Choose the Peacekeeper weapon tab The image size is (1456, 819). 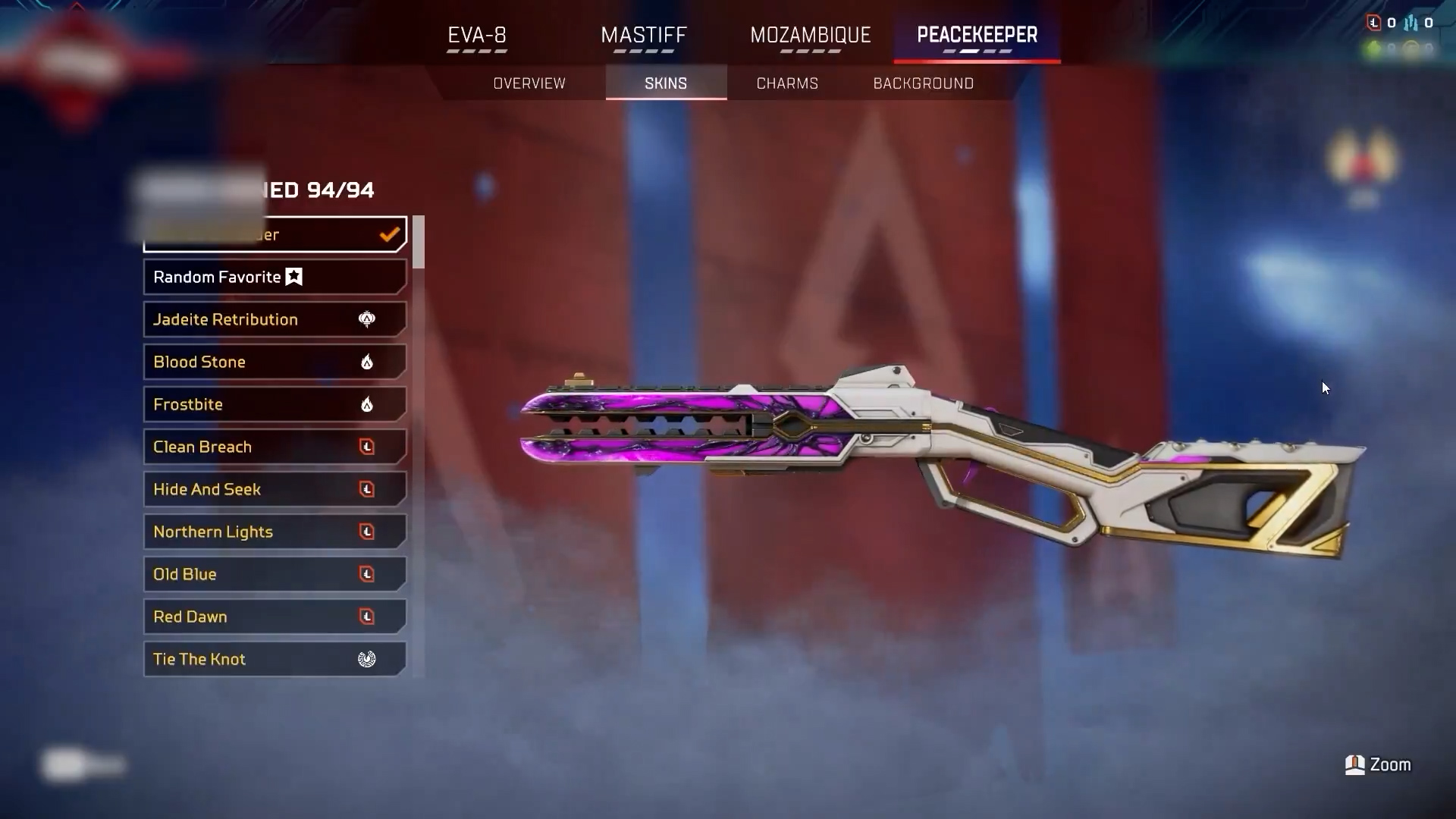tap(977, 36)
